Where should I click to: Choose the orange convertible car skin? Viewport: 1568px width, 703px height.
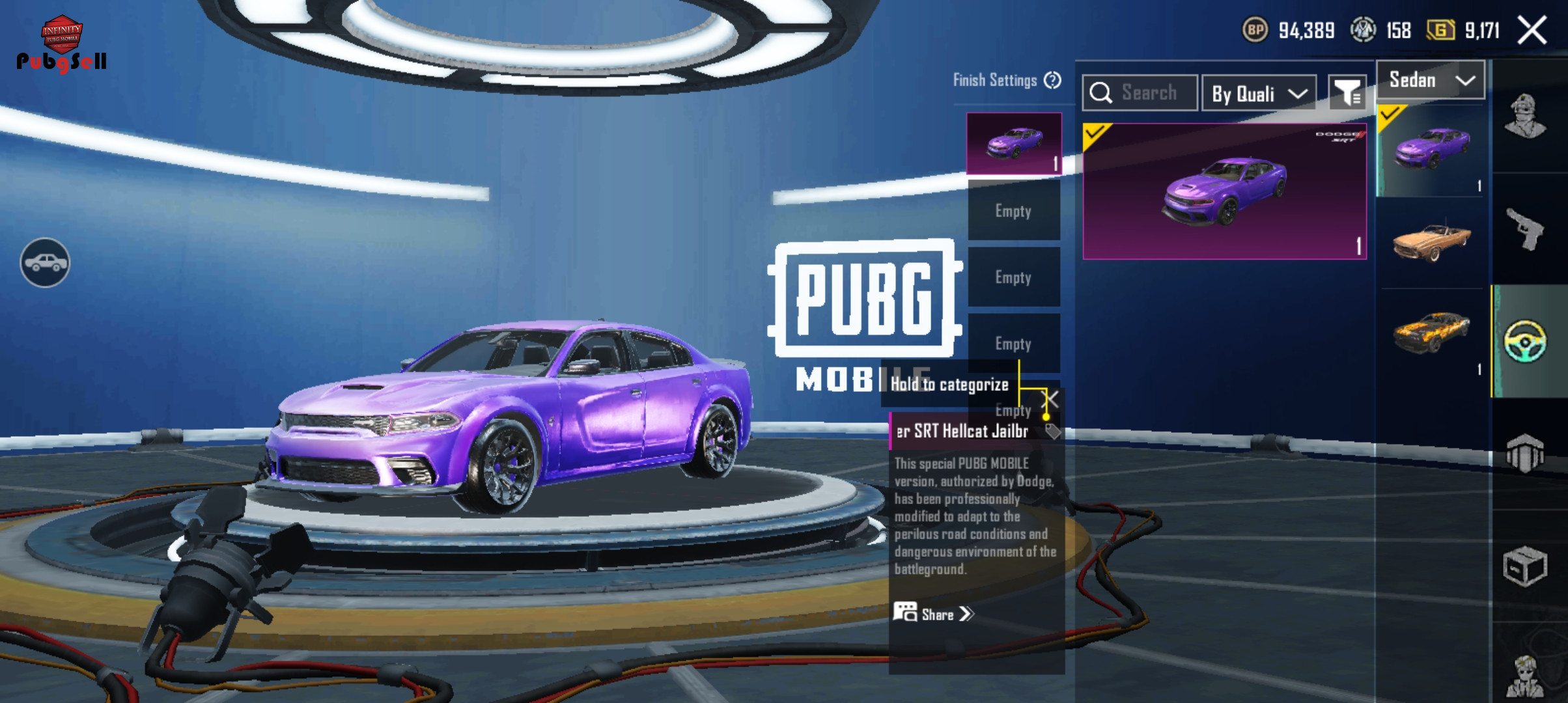click(1431, 242)
